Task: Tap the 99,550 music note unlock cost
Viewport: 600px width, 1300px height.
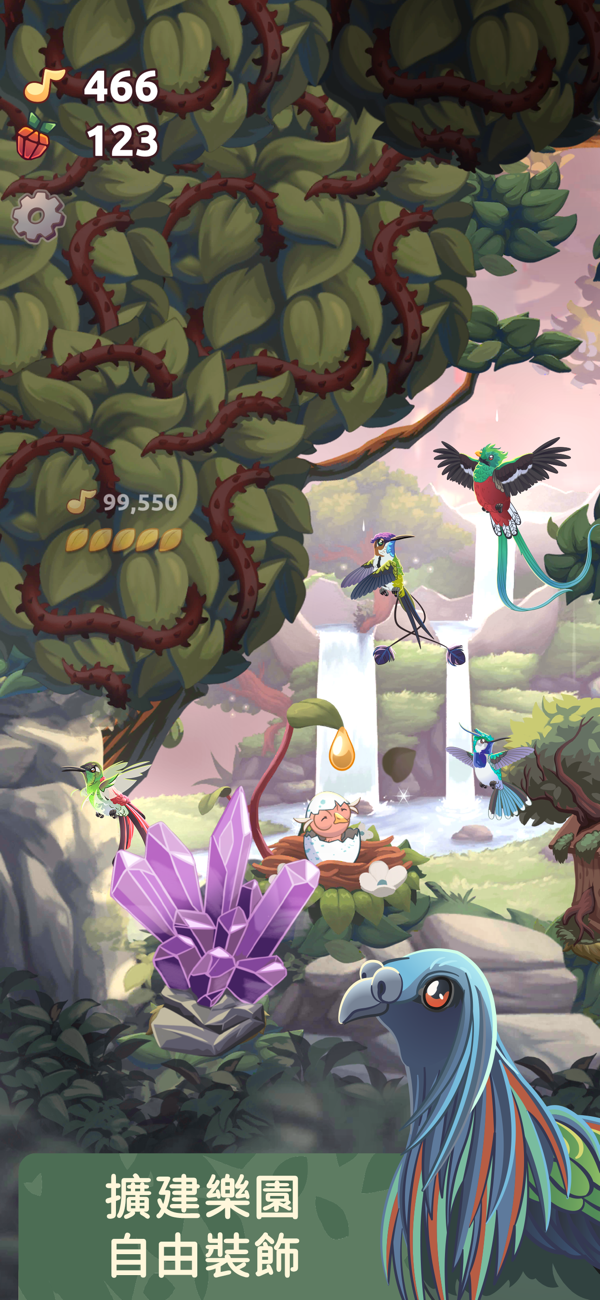Action: (123, 503)
